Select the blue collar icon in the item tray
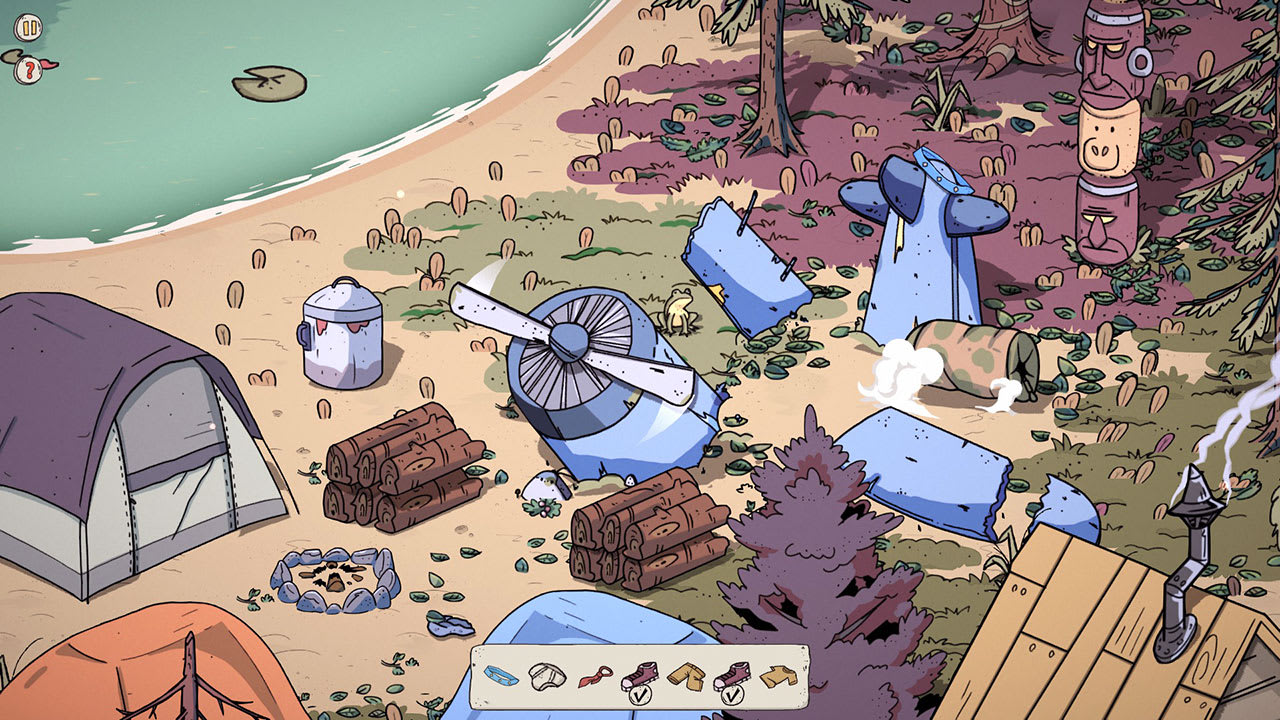This screenshot has height=720, width=1280. 500,675
